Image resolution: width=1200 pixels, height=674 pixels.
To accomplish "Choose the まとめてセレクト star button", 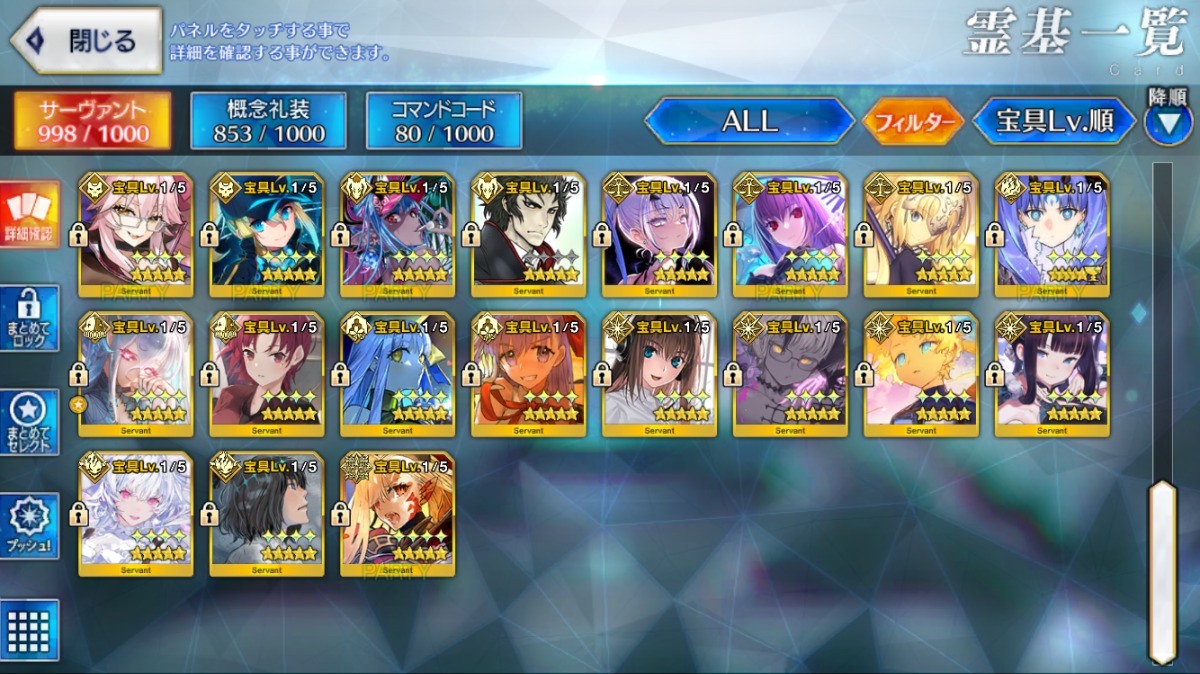I will tap(29, 422).
